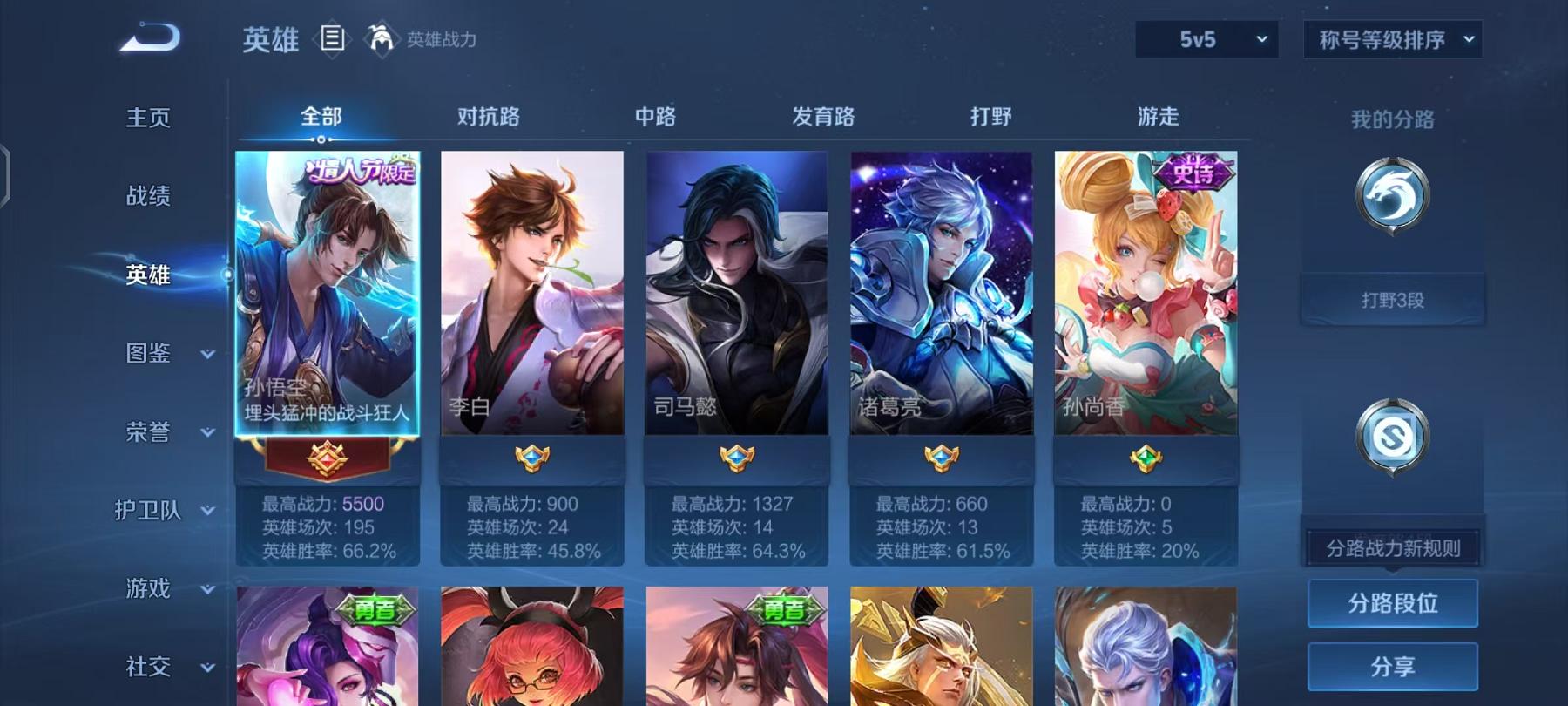Switch to the 打野 tab
The width and height of the screenshot is (1568, 706).
tap(990, 116)
